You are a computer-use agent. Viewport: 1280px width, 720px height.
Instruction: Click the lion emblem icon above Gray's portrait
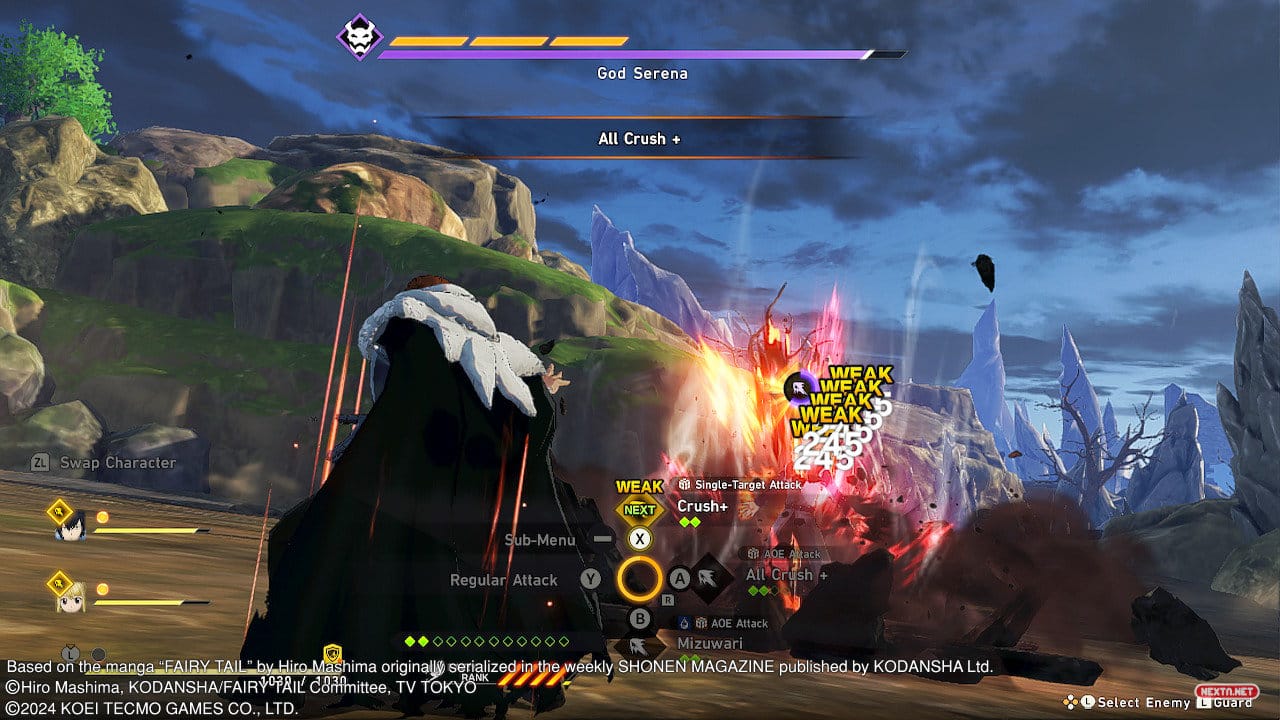(58, 512)
